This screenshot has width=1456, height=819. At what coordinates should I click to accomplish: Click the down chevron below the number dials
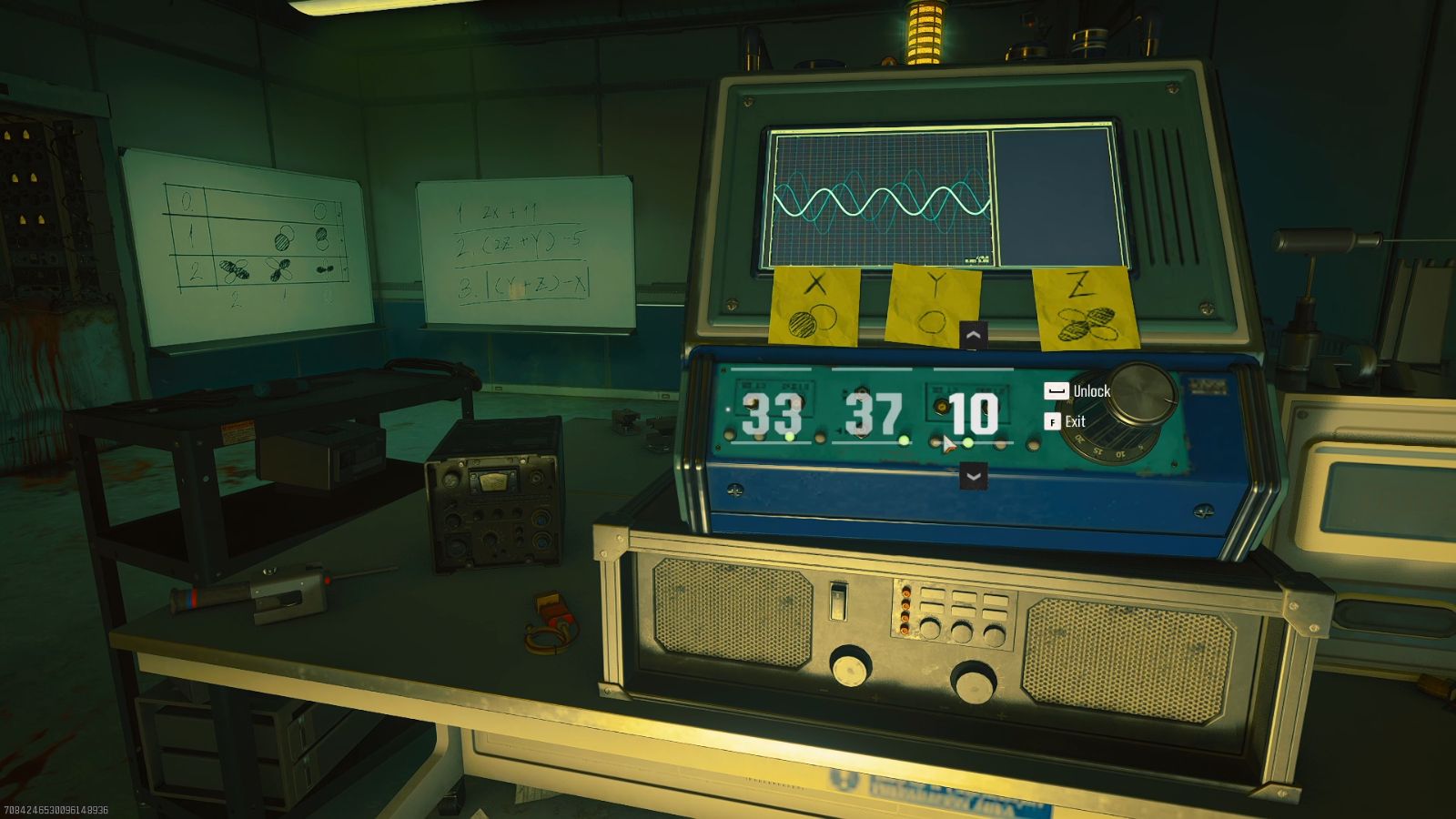tap(974, 474)
